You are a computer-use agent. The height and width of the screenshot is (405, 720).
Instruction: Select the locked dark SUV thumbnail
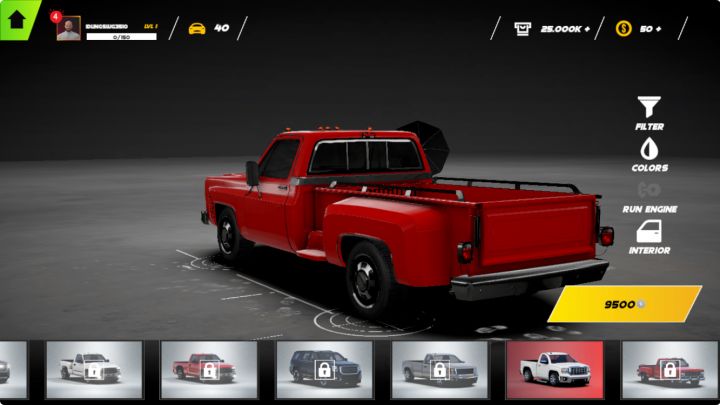tap(324, 369)
